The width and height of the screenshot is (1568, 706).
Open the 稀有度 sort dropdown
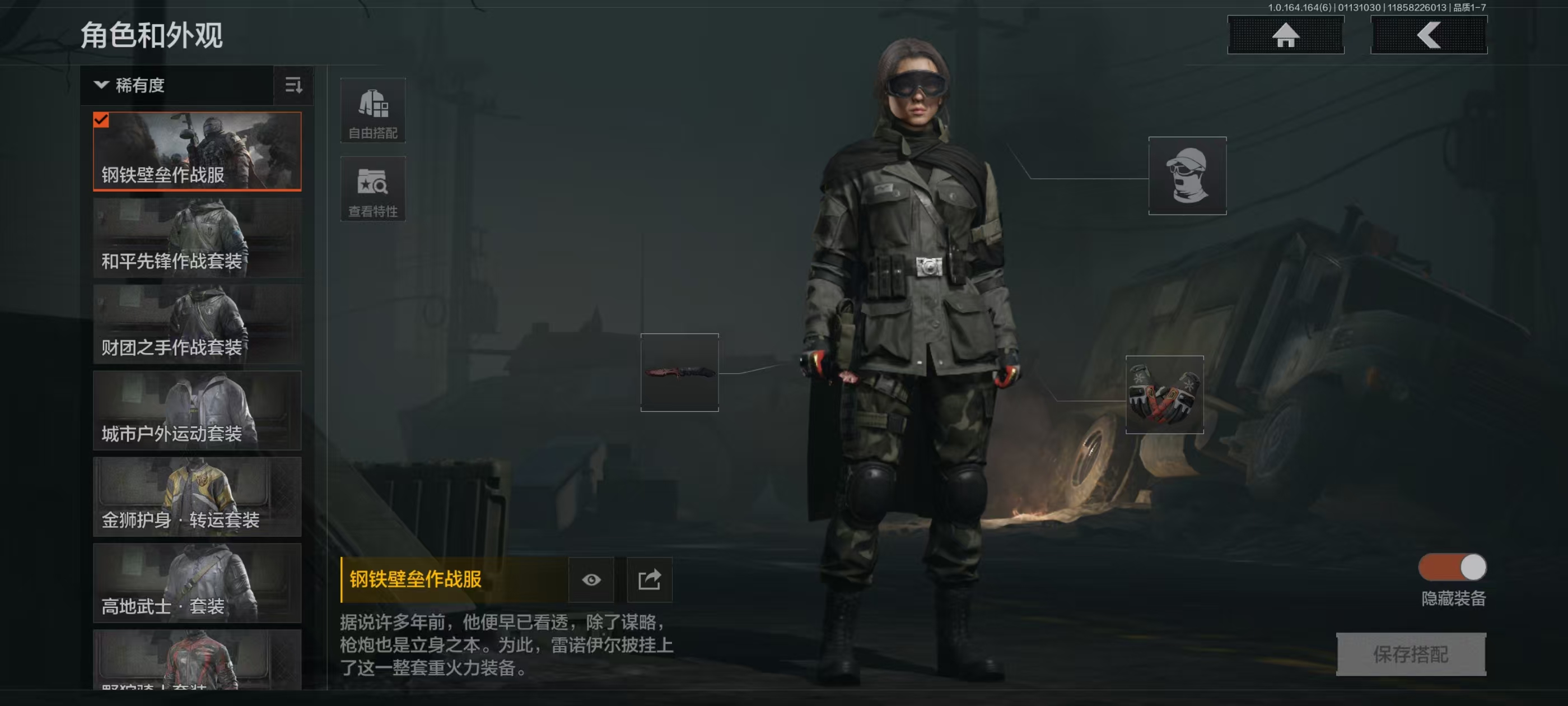(176, 85)
